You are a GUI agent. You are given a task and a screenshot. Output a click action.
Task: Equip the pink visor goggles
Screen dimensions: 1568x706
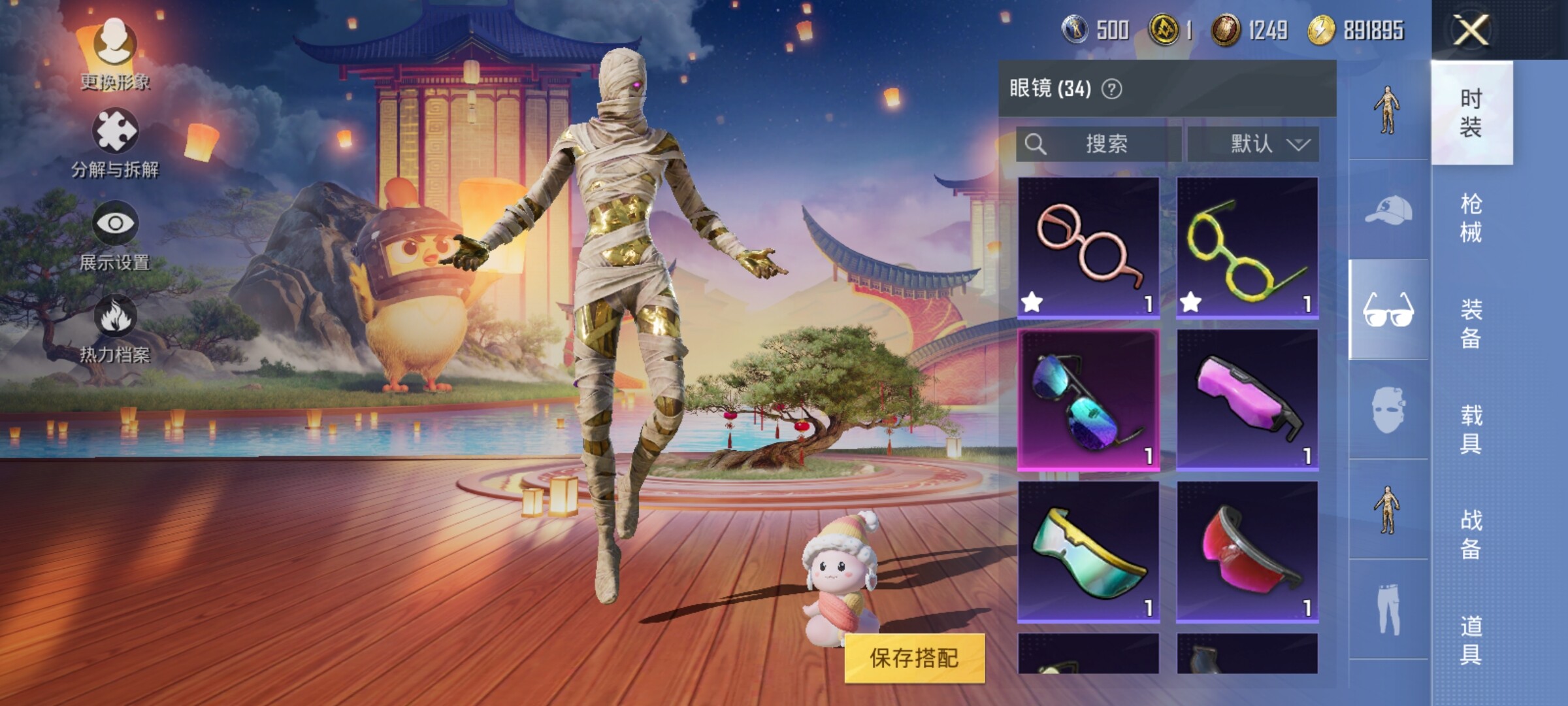click(1247, 400)
